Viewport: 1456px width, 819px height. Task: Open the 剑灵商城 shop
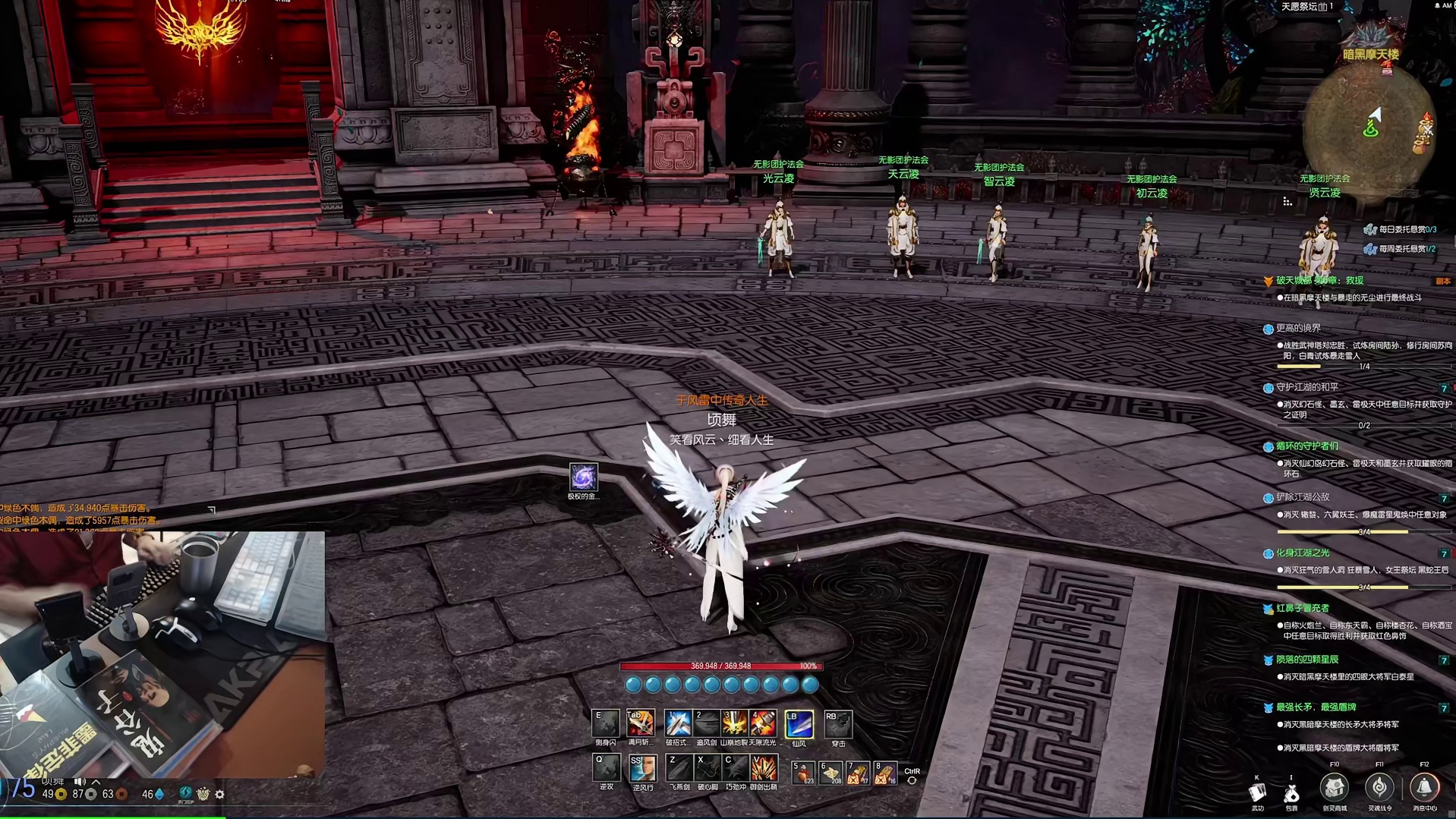tap(1334, 788)
